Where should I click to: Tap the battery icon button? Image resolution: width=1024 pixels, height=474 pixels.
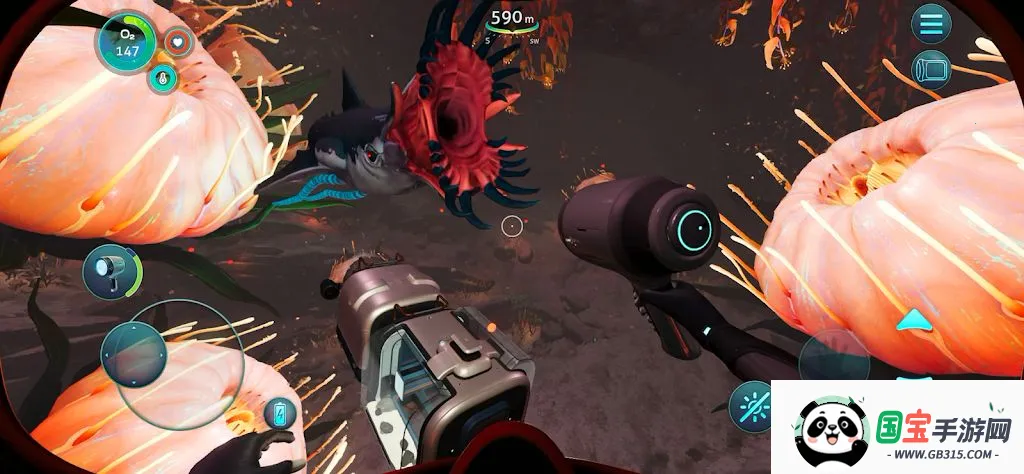pyautogui.click(x=279, y=413)
